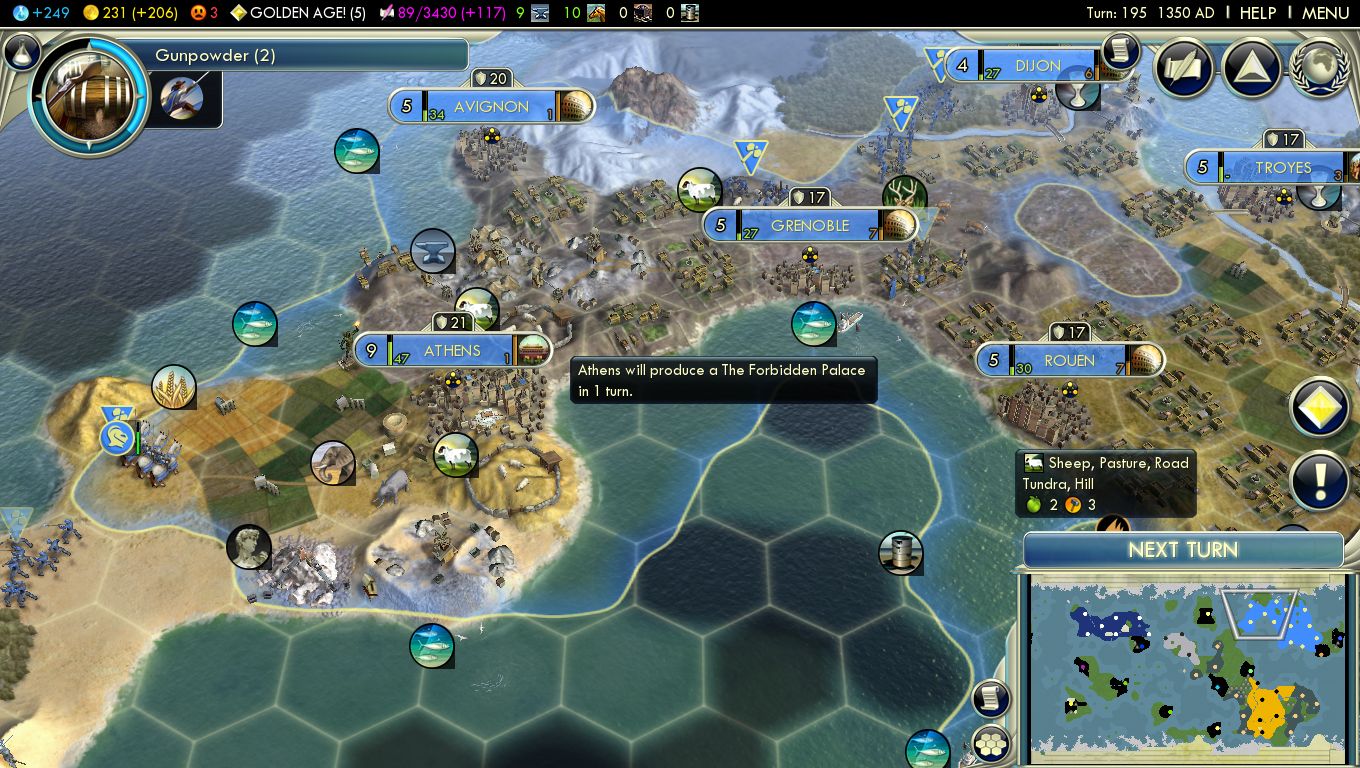This screenshot has width=1360, height=768.
Task: Open the triangle pyramid button at top right
Action: pyautogui.click(x=1251, y=69)
